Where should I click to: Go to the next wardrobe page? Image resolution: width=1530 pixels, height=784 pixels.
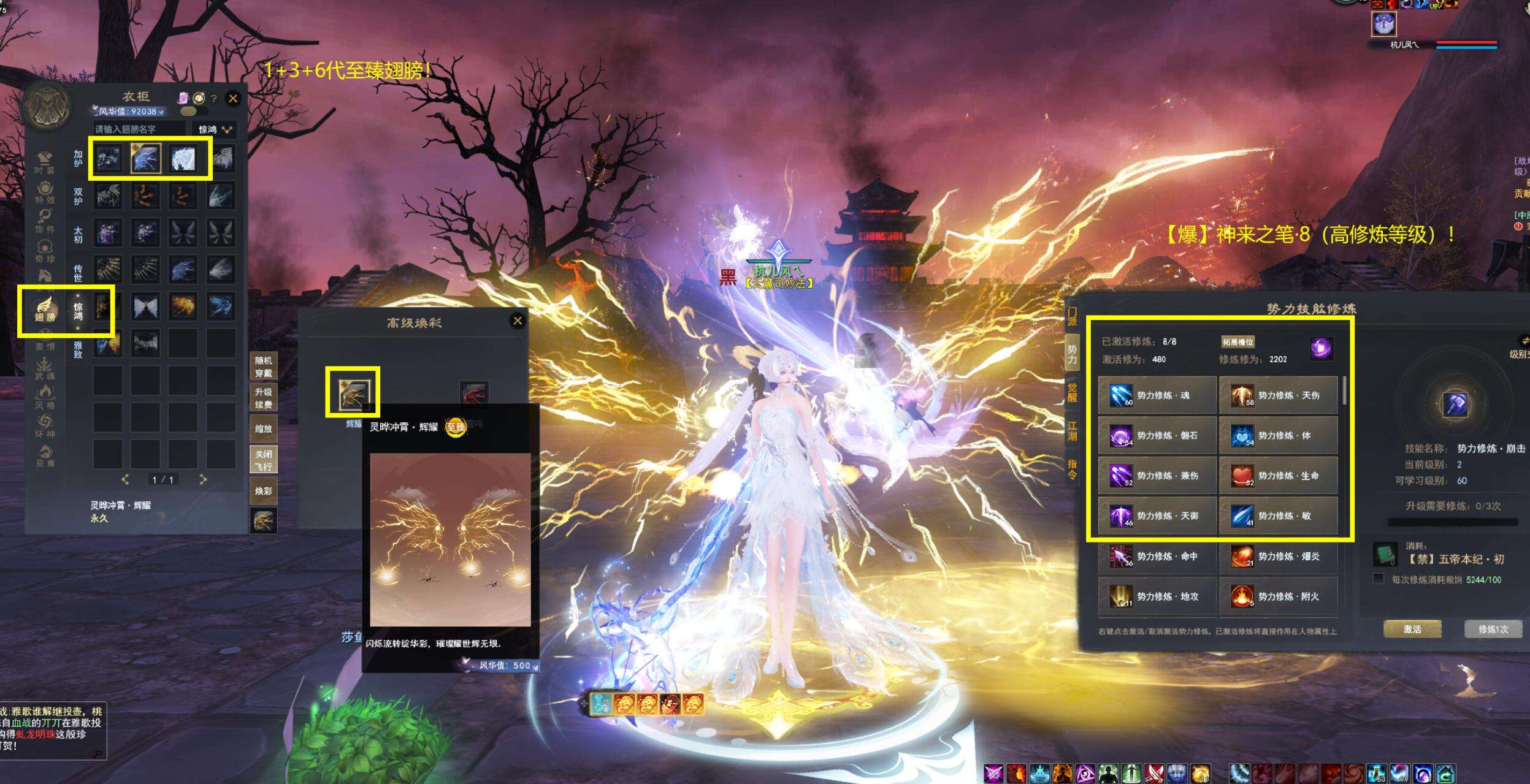point(203,479)
